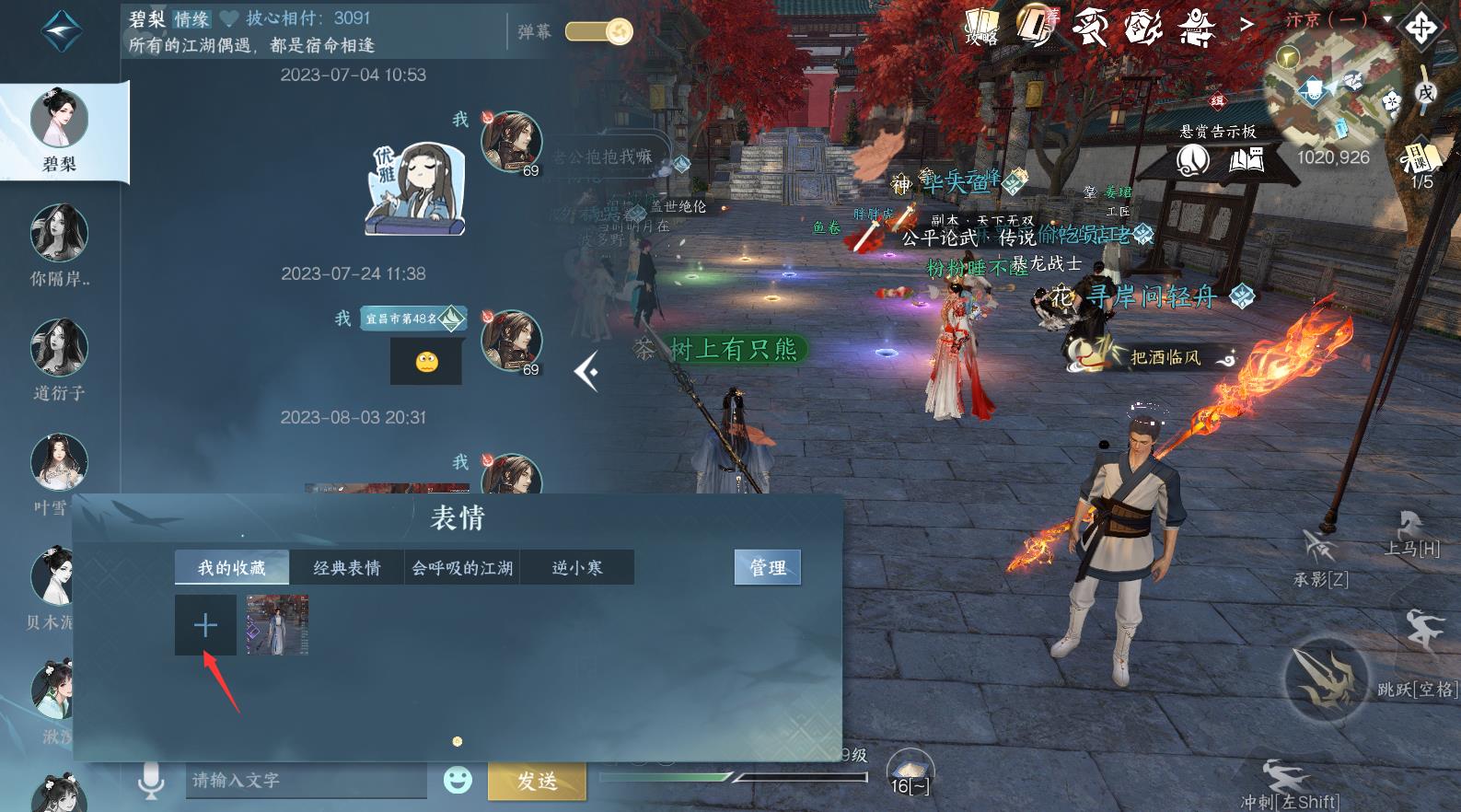Collapse the chat panel with arrow
The image size is (1461, 812).
point(586,372)
